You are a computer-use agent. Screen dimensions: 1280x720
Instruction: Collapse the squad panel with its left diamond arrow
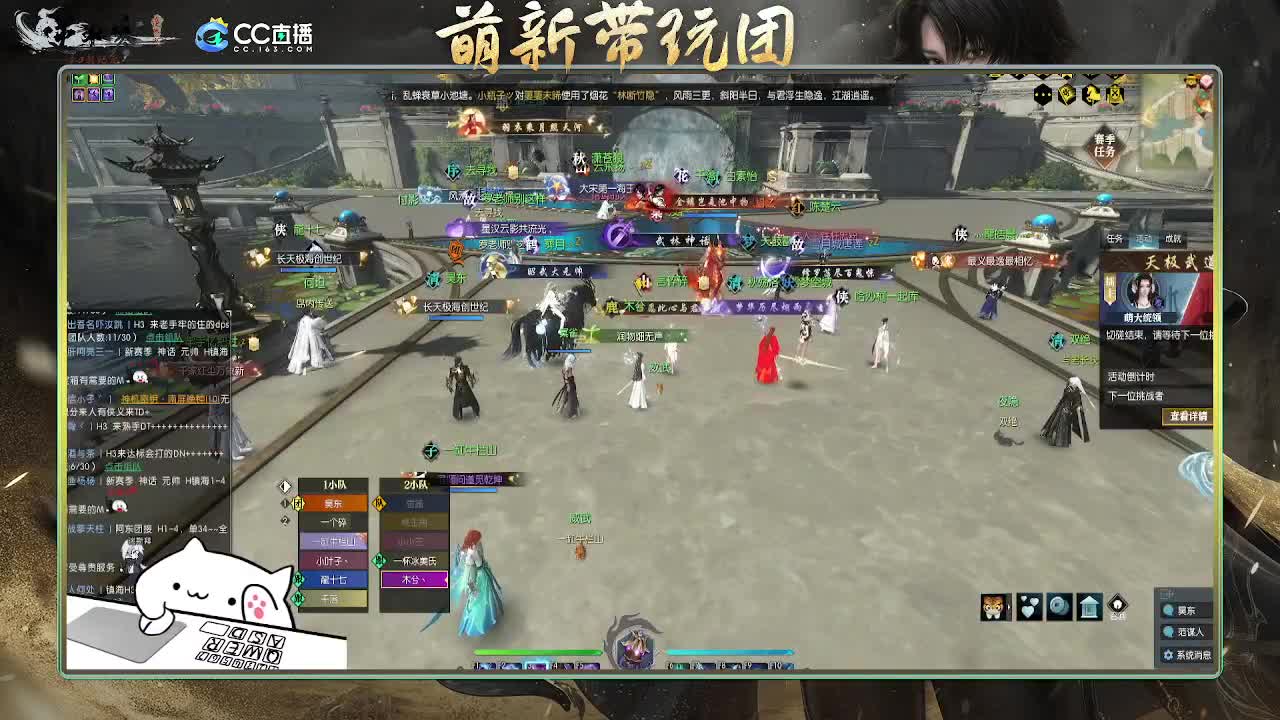pyautogui.click(x=284, y=485)
